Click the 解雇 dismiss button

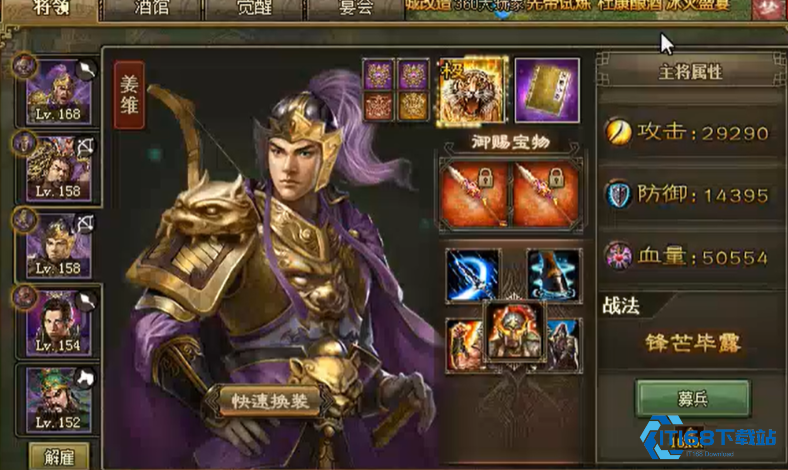tap(59, 455)
